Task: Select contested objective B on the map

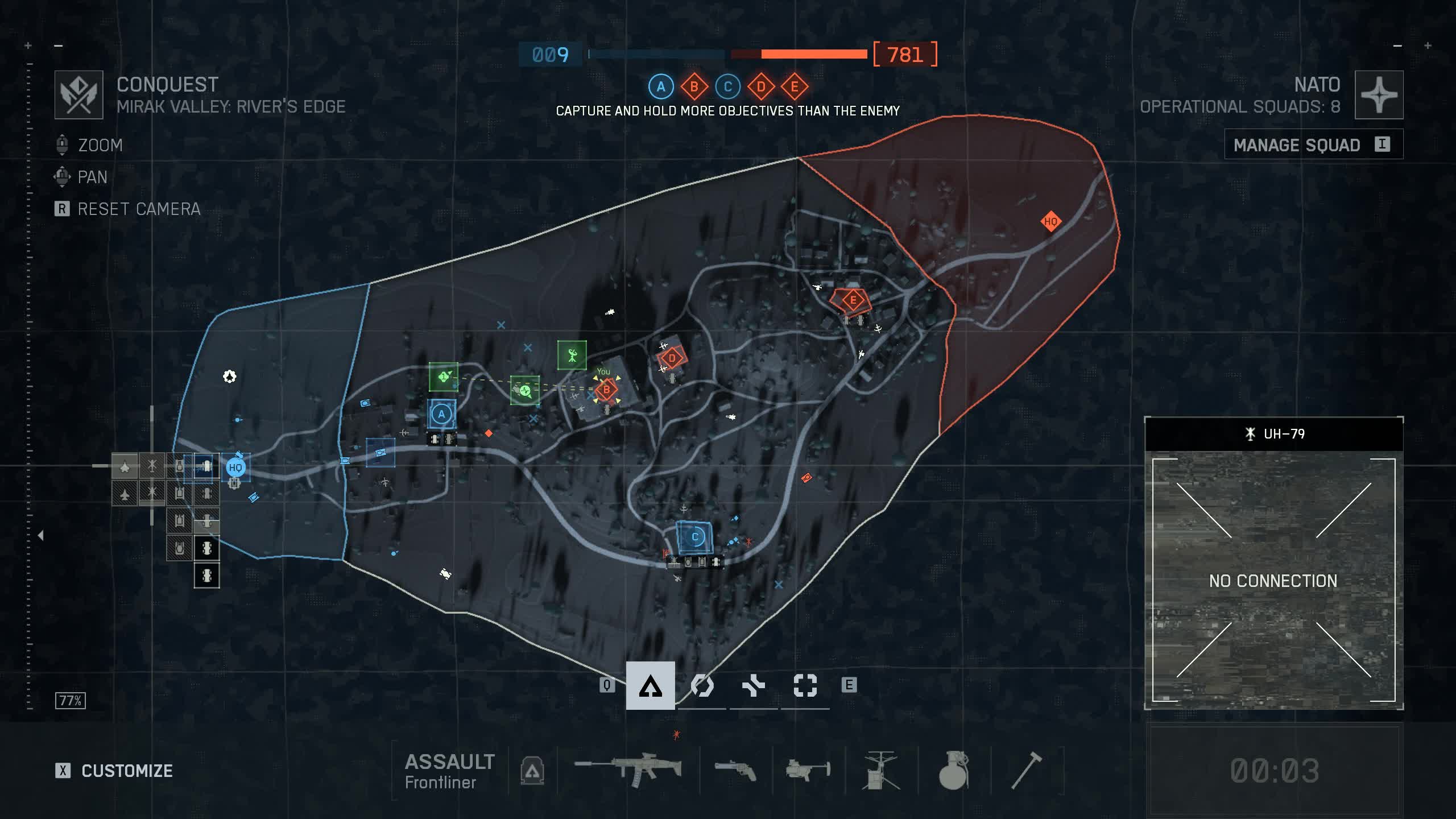Action: pyautogui.click(x=606, y=390)
